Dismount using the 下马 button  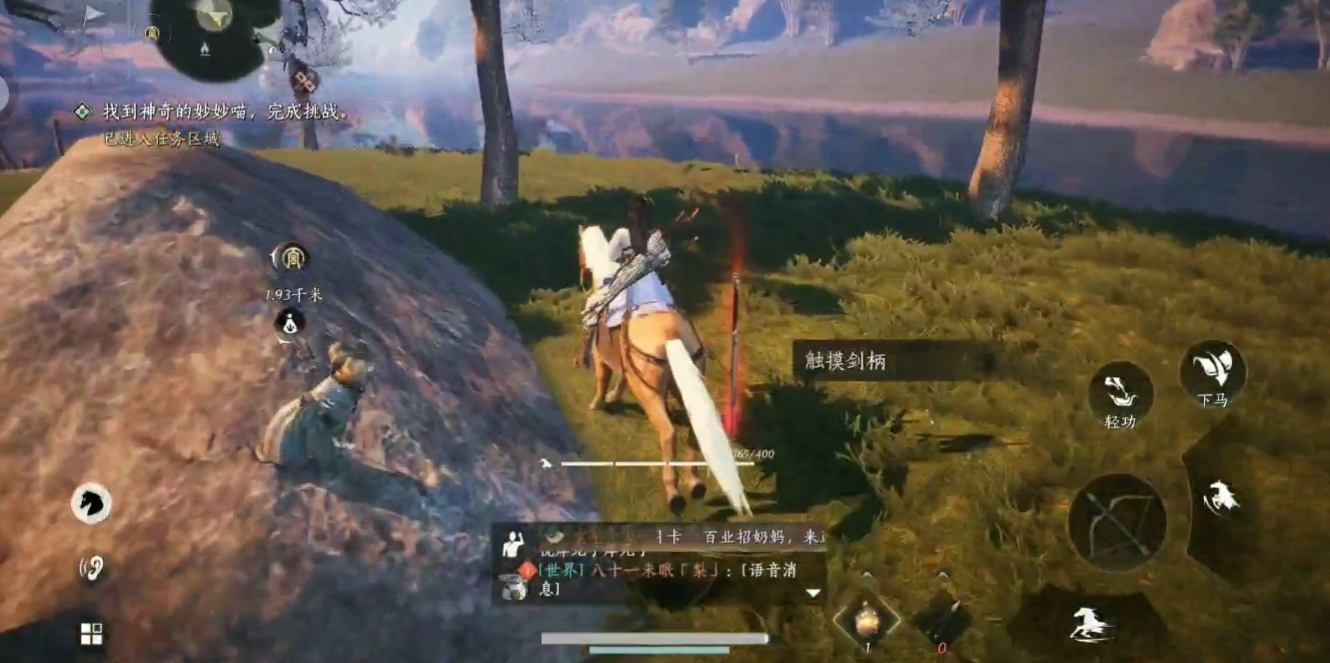tap(1212, 373)
